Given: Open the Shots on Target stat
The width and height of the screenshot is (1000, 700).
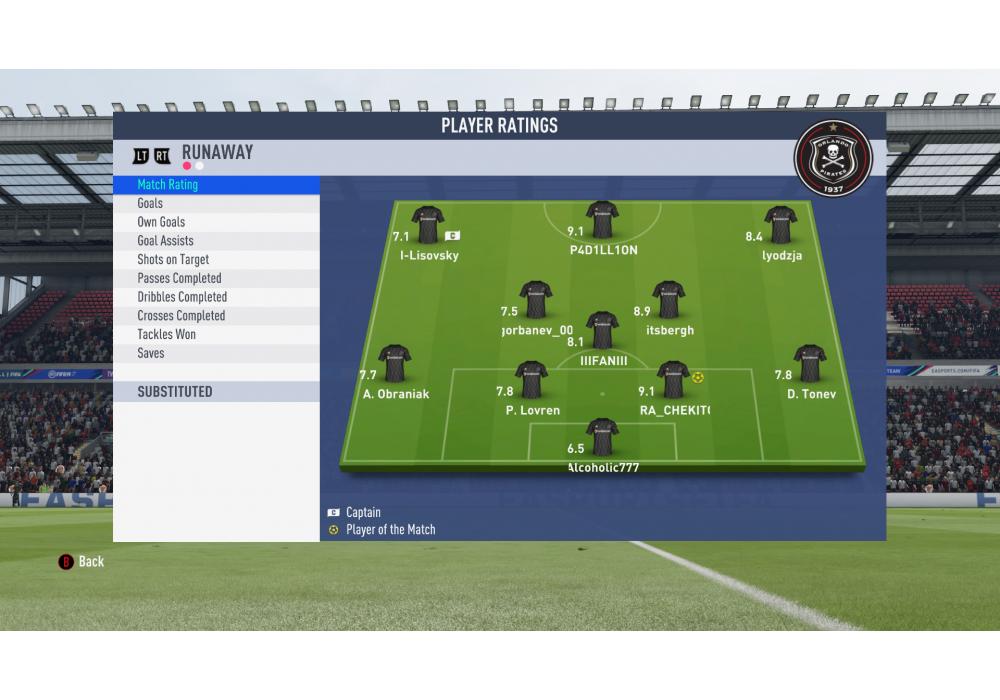Looking at the screenshot, I should pos(173,260).
